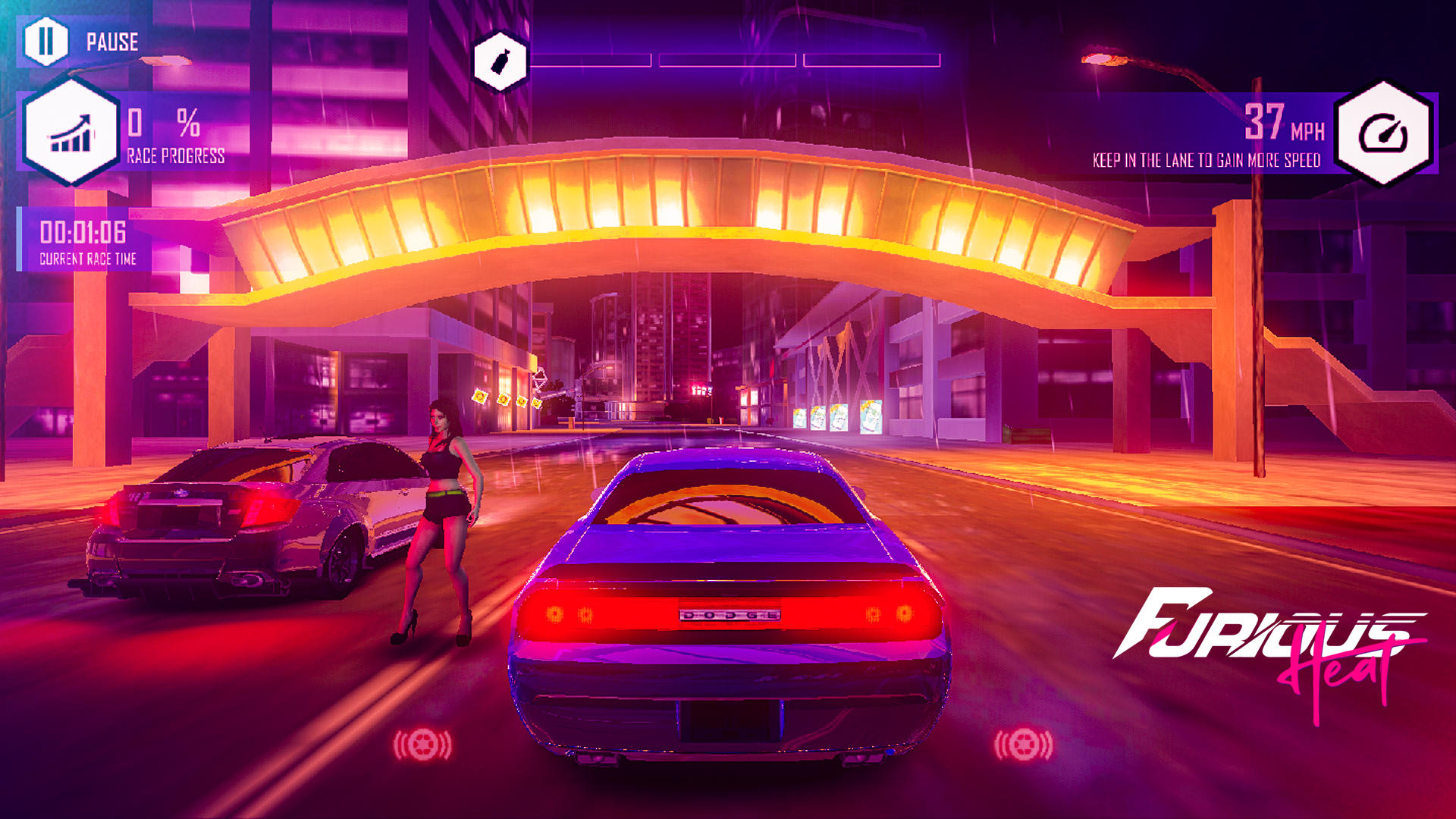The height and width of the screenshot is (819, 1456).
Task: Tap the pause icon in the top left
Action: (47, 42)
